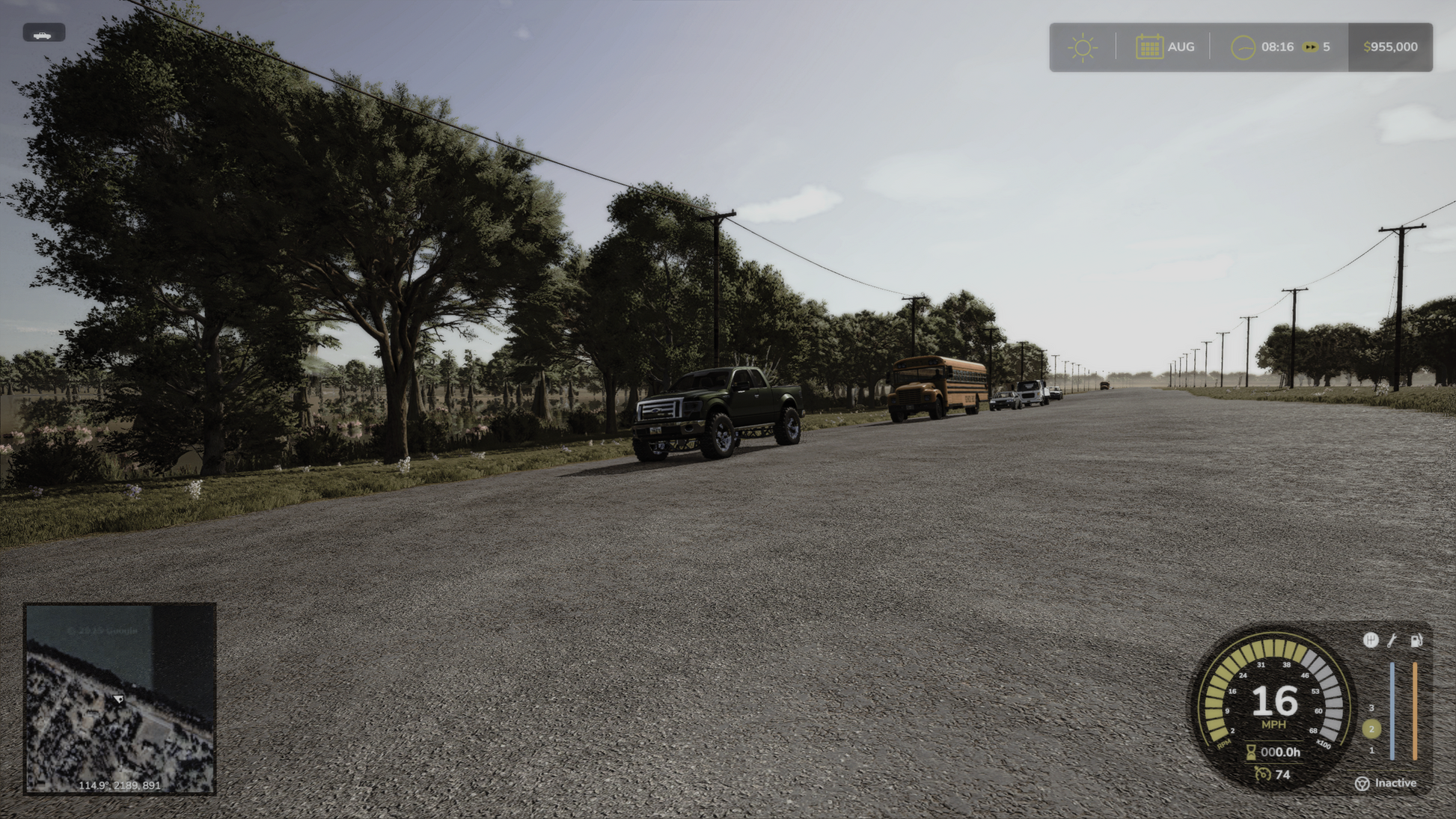Click the vehicle icon badge
The image size is (1456, 819).
click(x=43, y=33)
